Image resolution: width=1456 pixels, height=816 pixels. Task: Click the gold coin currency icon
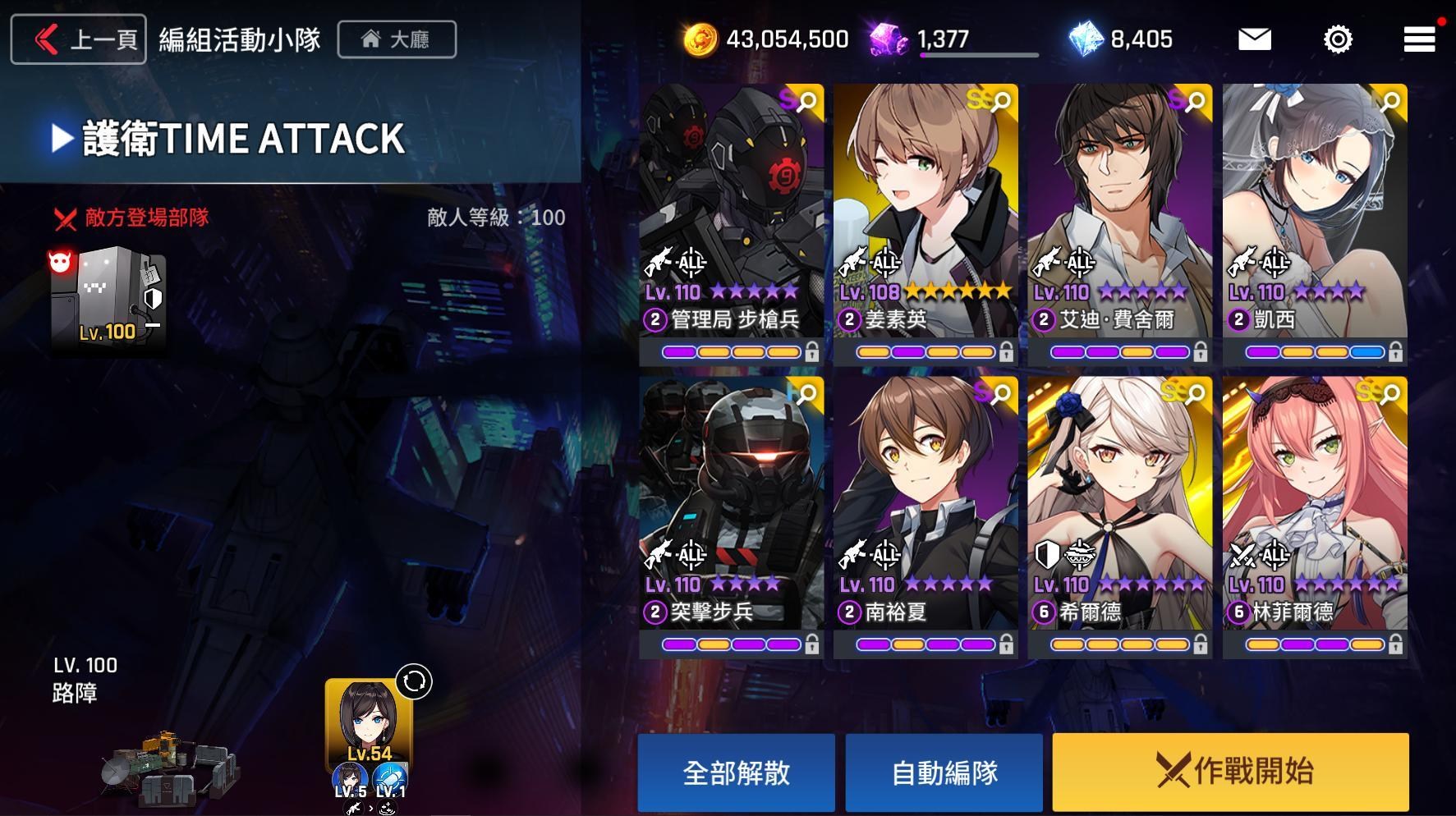tap(703, 39)
